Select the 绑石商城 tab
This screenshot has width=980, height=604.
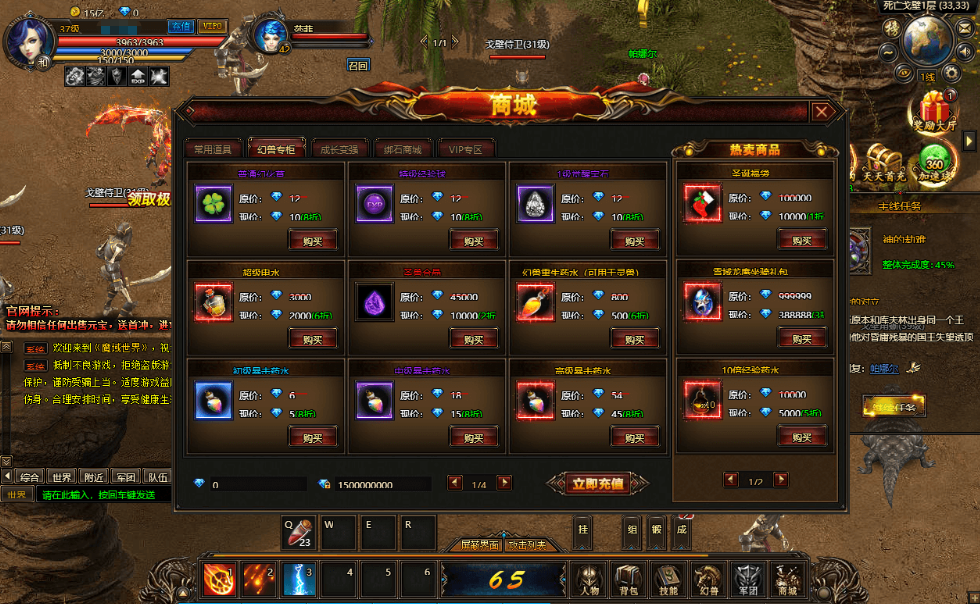tap(402, 149)
